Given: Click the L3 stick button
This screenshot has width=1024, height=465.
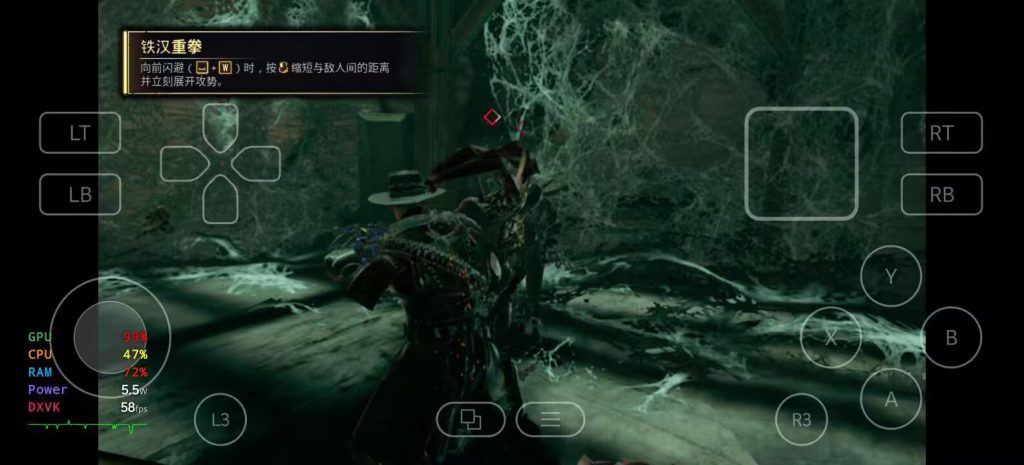Looking at the screenshot, I should coord(220,419).
